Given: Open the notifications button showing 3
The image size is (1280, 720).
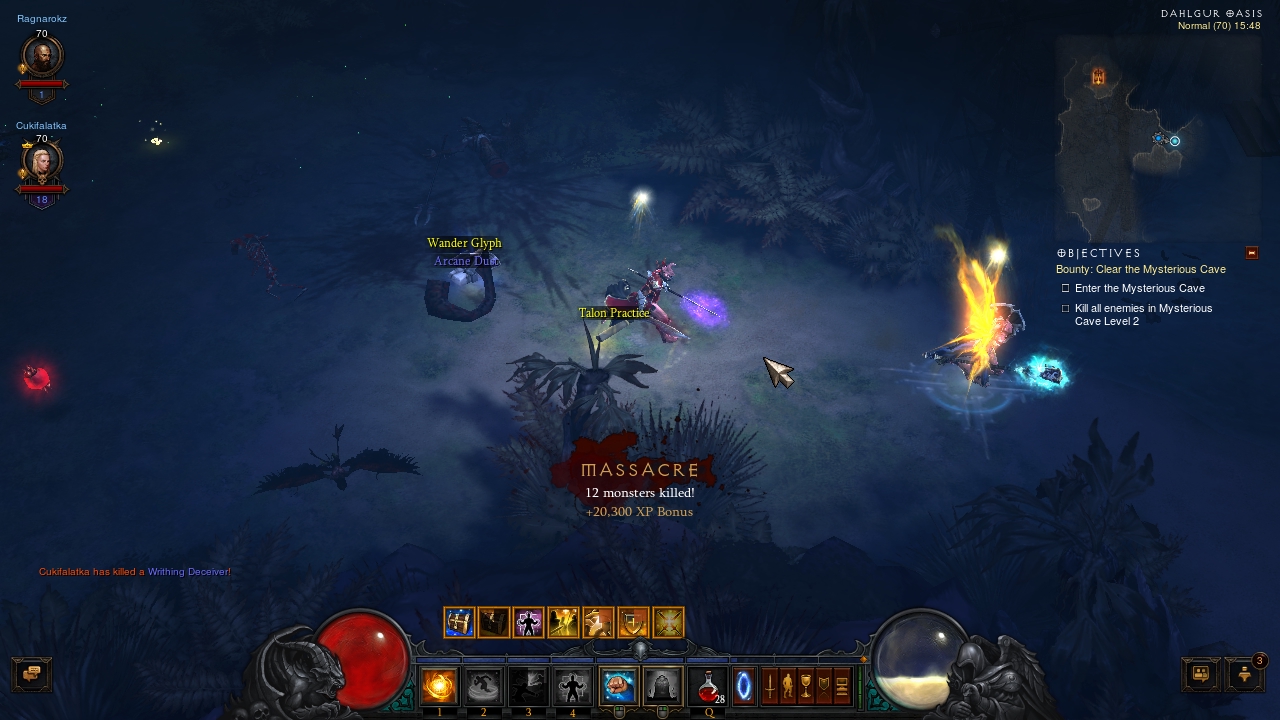Looking at the screenshot, I should point(1245,674).
